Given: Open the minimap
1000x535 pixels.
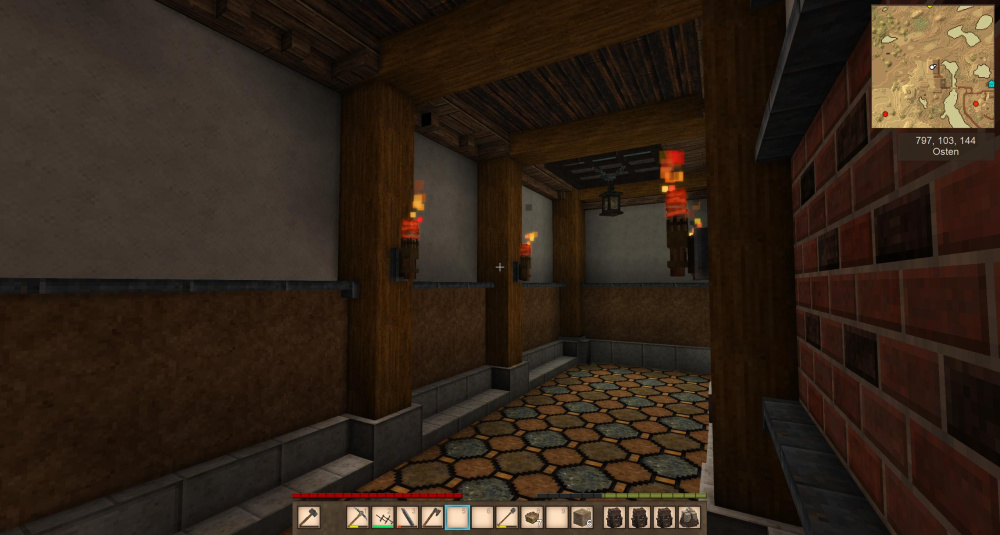Looking at the screenshot, I should 932,66.
